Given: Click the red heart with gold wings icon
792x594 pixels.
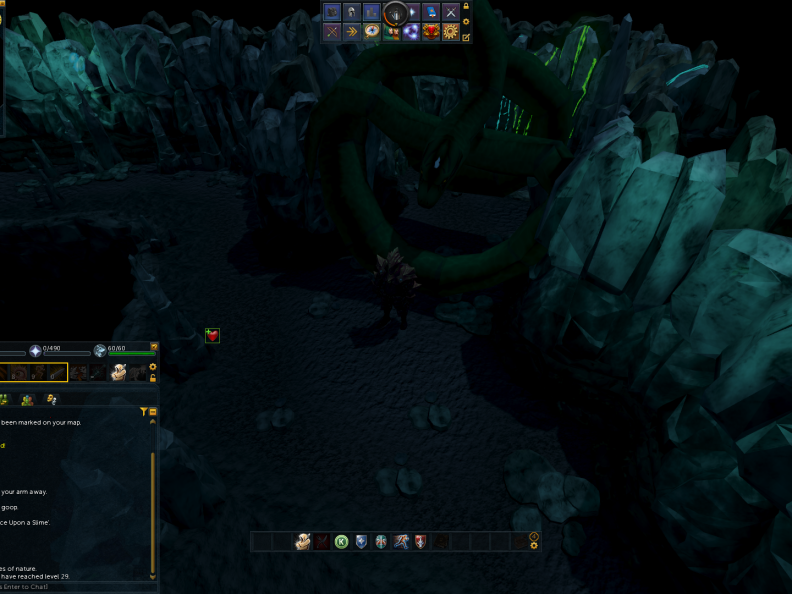Looking at the screenshot, I should [x=431, y=32].
